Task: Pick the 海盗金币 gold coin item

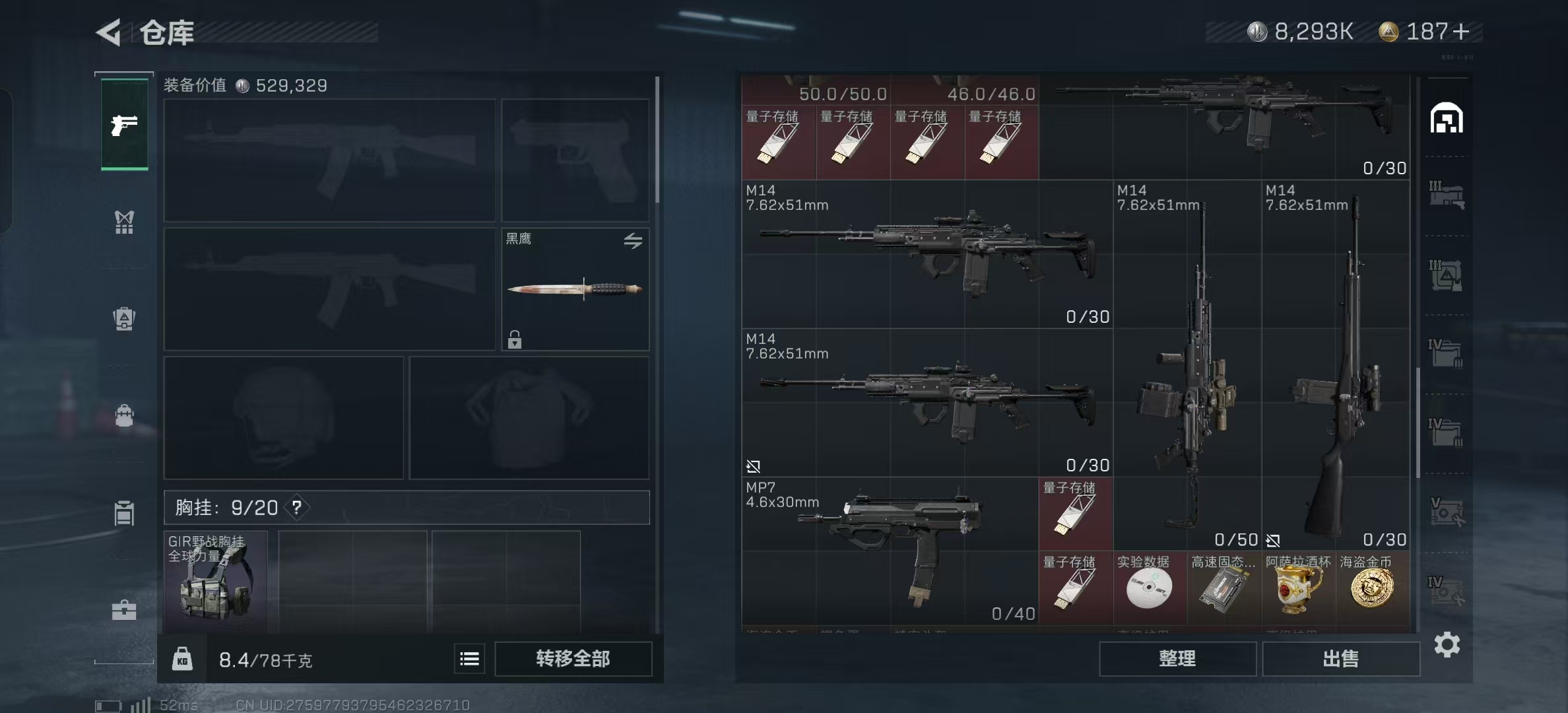Action: (x=1372, y=587)
